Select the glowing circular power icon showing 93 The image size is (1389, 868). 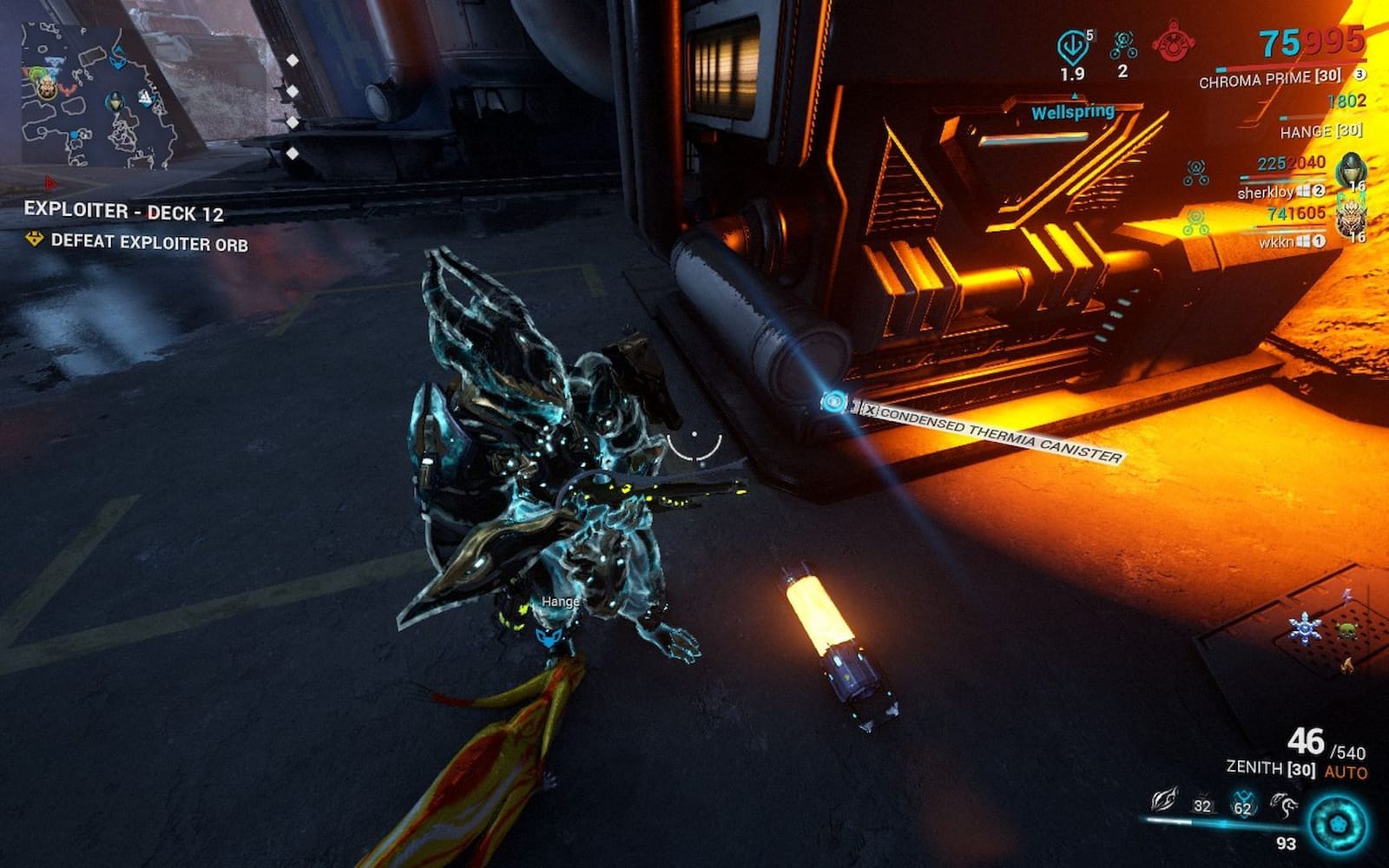pos(1337,821)
